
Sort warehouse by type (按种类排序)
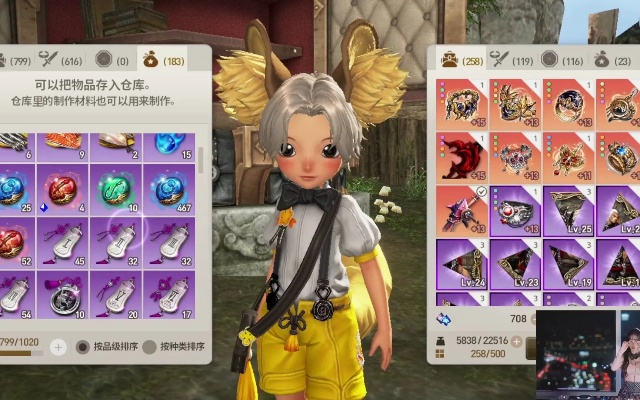pos(170,347)
